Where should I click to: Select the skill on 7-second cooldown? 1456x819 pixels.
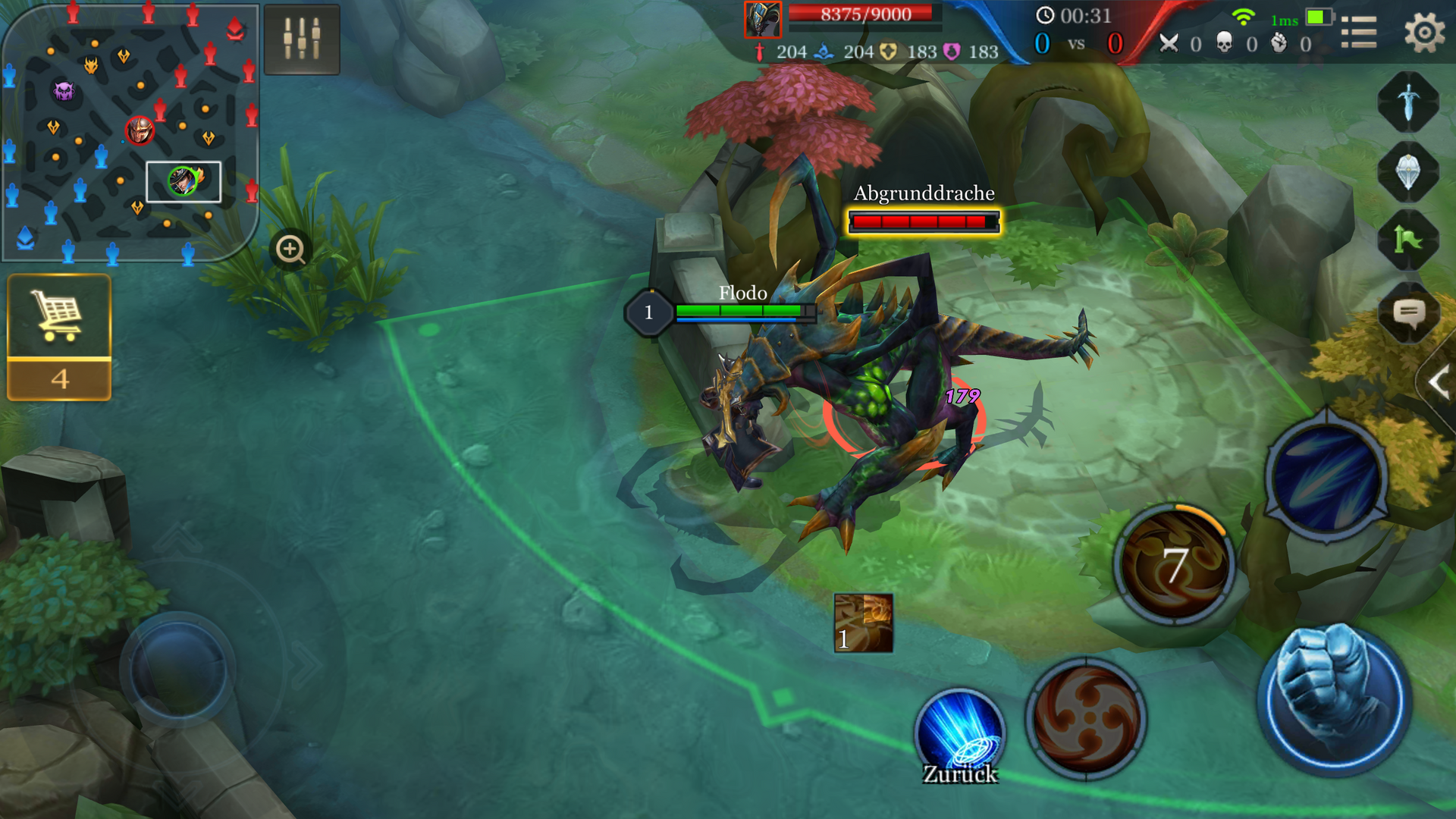(1174, 564)
